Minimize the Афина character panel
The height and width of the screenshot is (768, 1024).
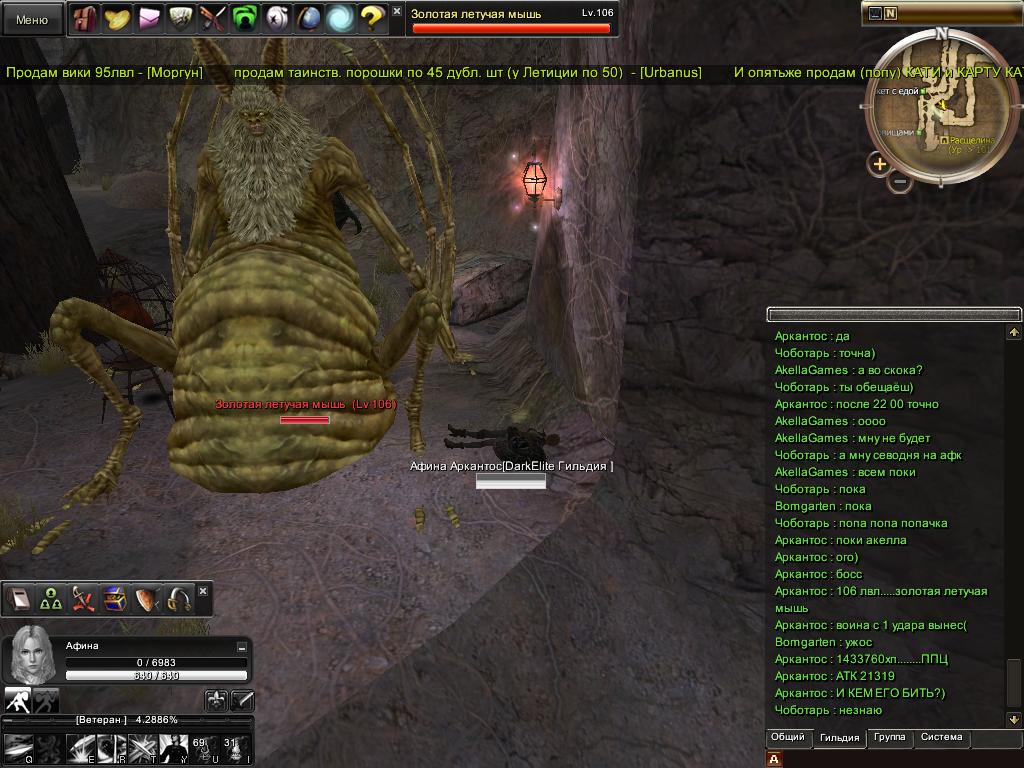tap(241, 648)
